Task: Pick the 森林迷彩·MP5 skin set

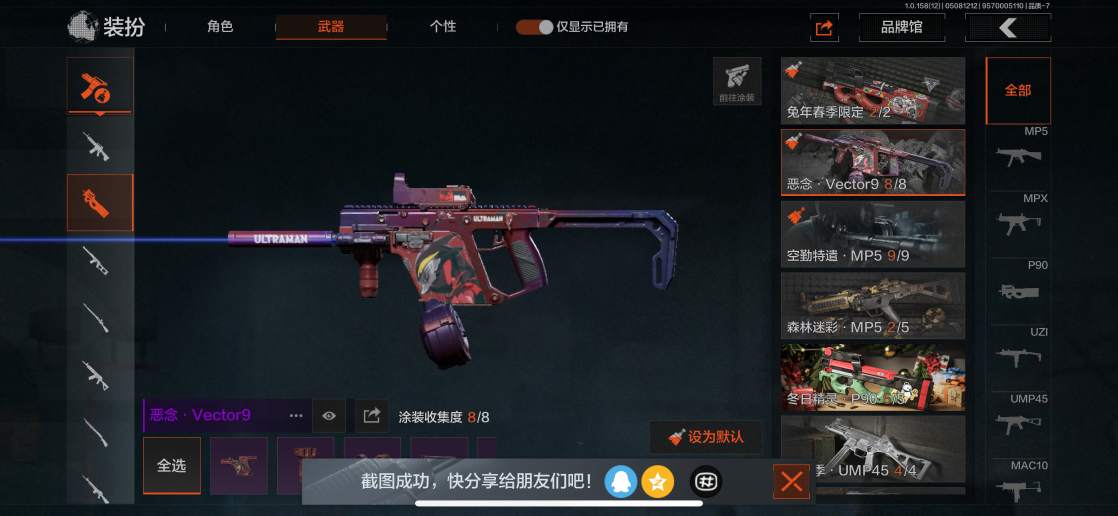Action: pos(872,306)
